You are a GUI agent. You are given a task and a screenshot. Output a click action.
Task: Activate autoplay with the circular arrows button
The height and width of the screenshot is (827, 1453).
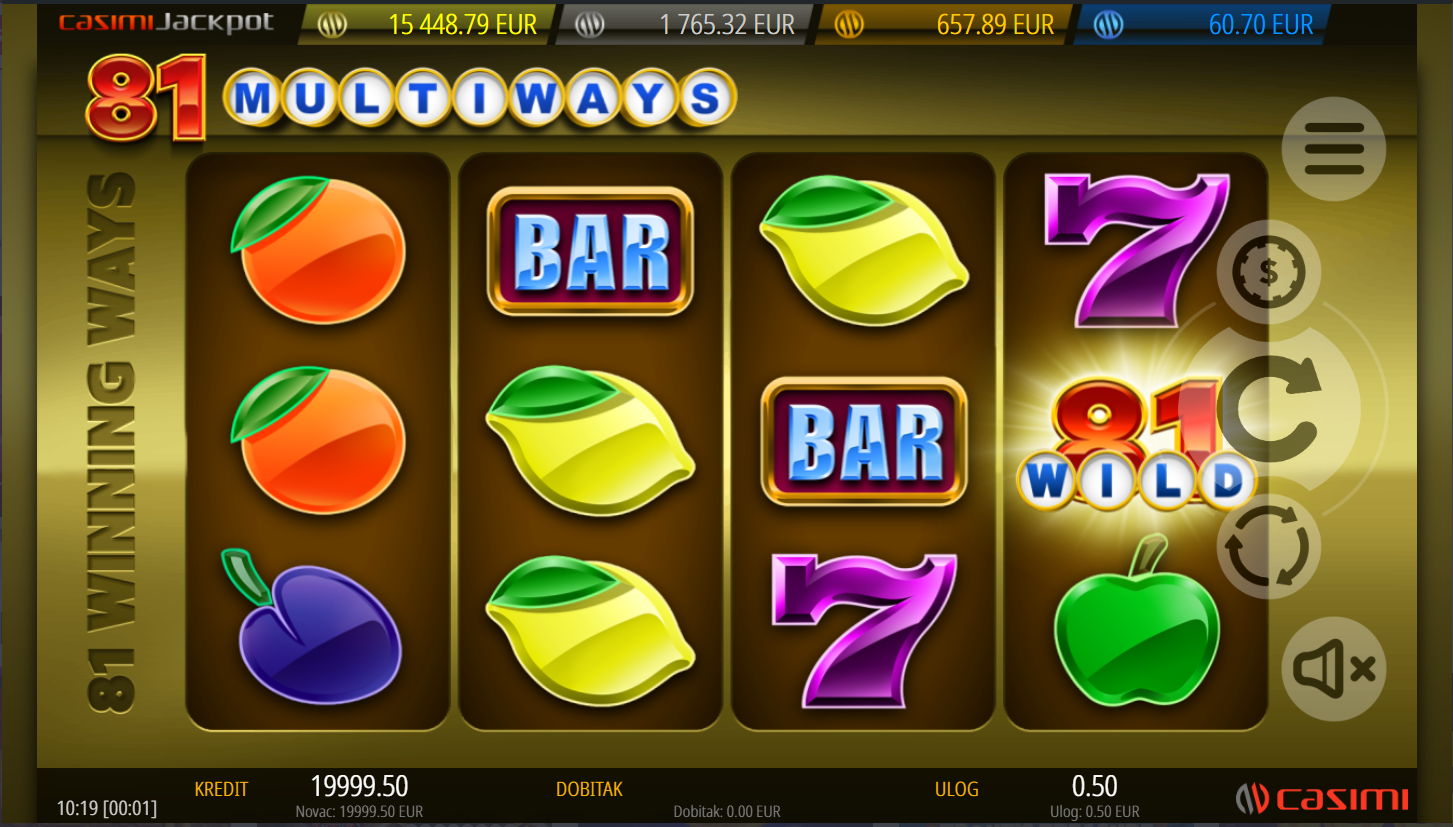1268,547
